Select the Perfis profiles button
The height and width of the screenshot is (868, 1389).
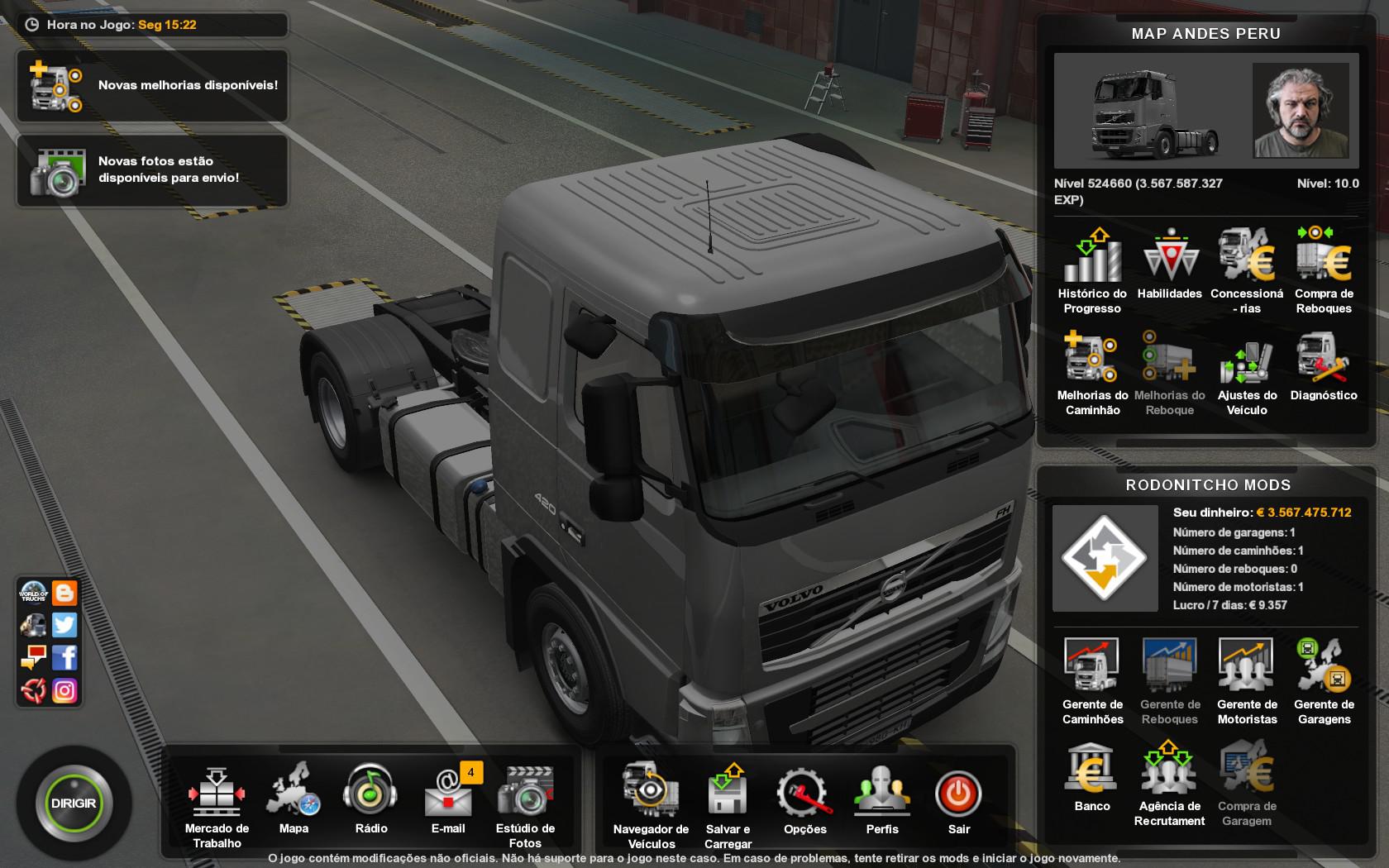pos(882,798)
